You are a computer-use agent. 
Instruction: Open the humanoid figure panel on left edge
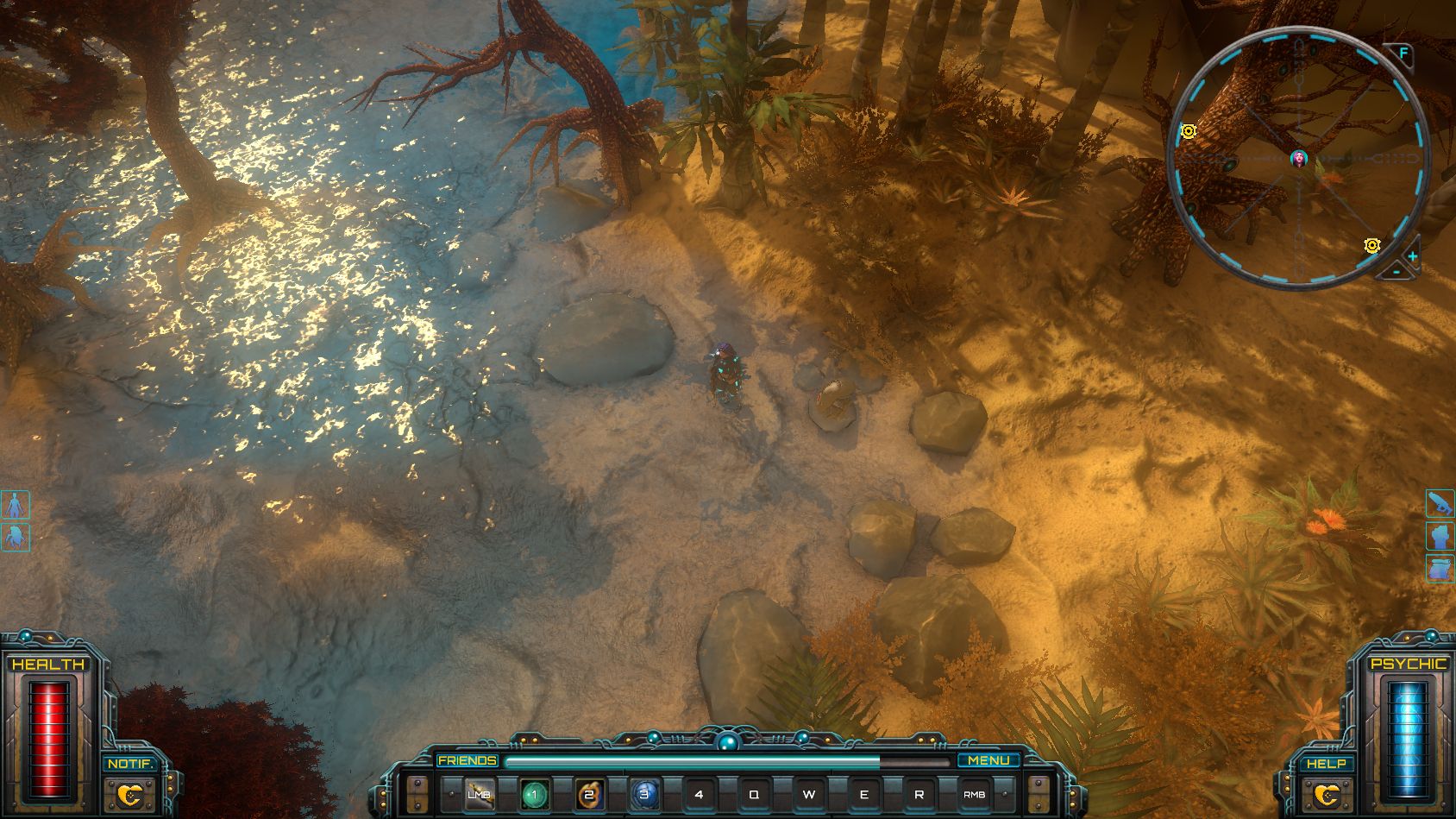[x=16, y=505]
